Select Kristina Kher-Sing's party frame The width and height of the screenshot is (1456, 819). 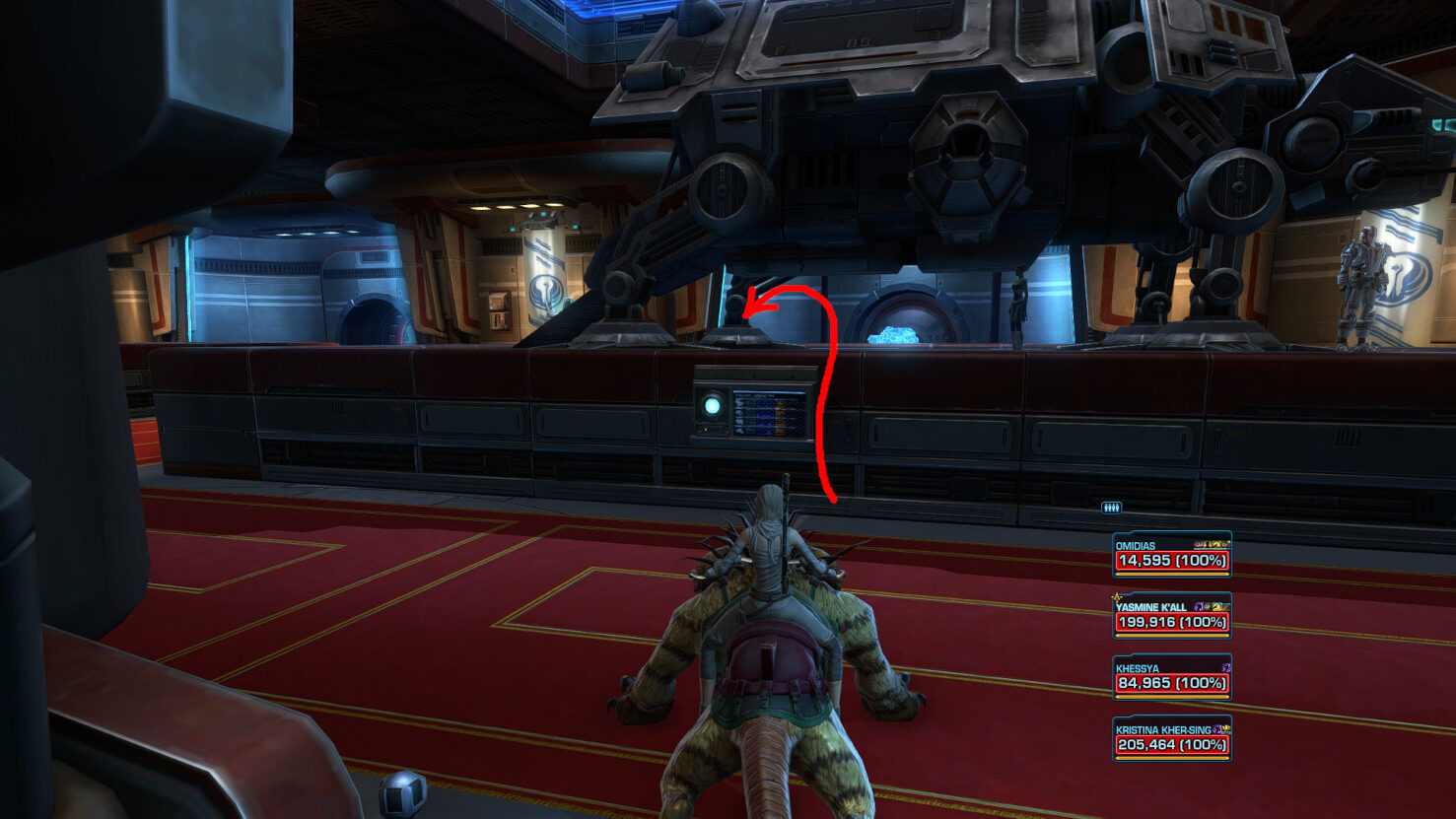pyautogui.click(x=1171, y=738)
